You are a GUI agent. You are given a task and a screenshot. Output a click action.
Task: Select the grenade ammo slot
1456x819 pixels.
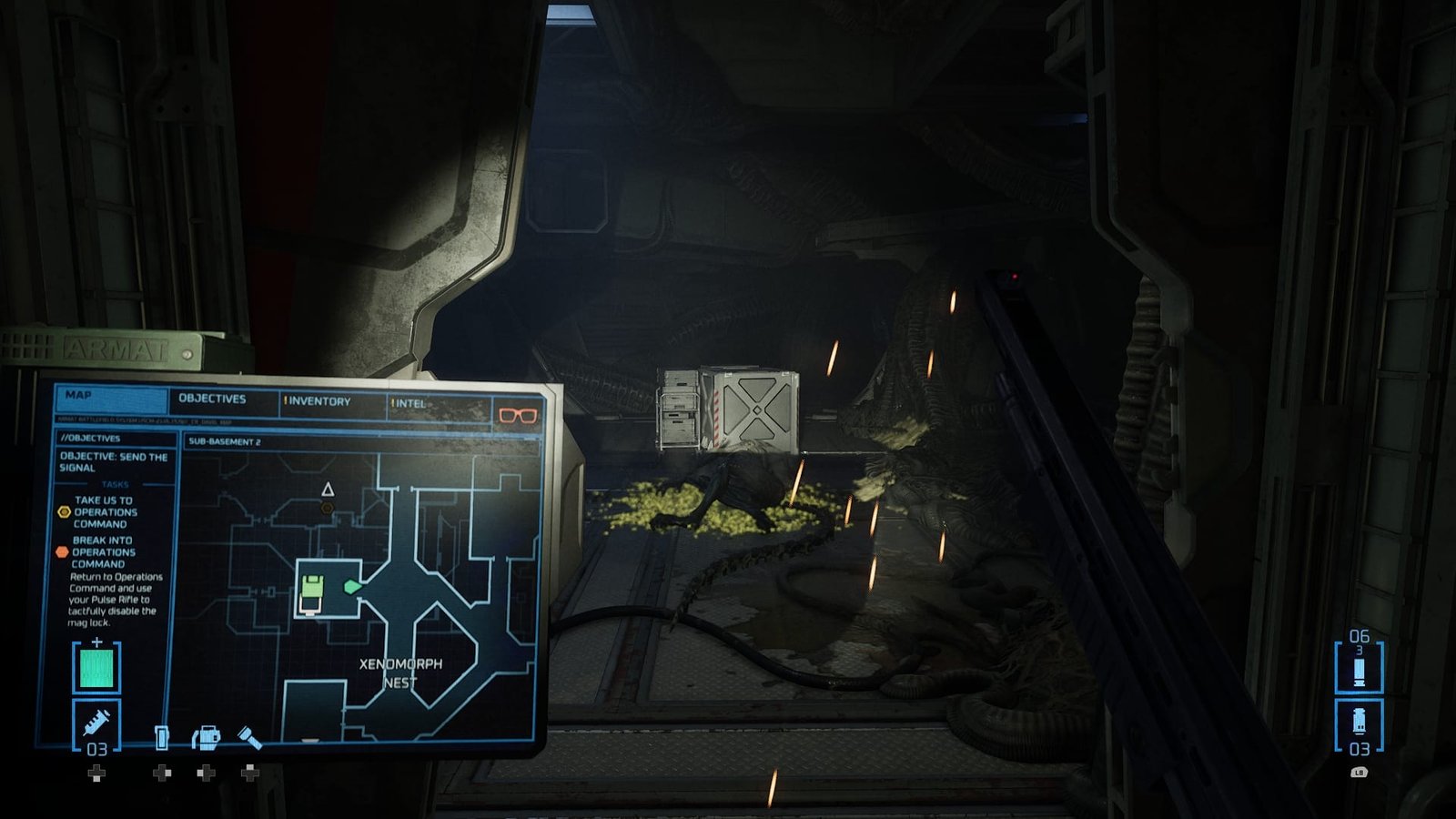(1359, 723)
